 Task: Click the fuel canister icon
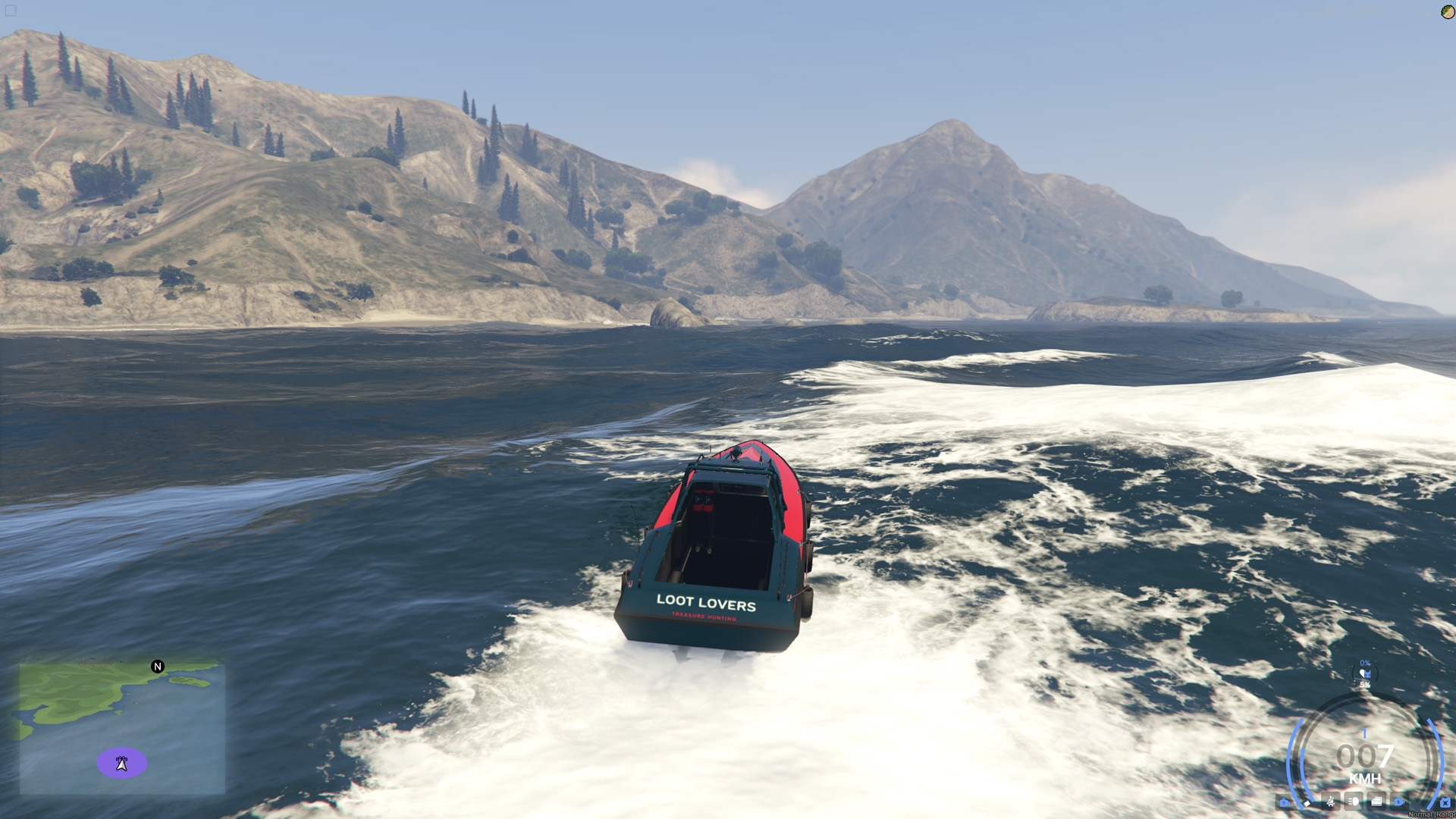coord(1445,802)
